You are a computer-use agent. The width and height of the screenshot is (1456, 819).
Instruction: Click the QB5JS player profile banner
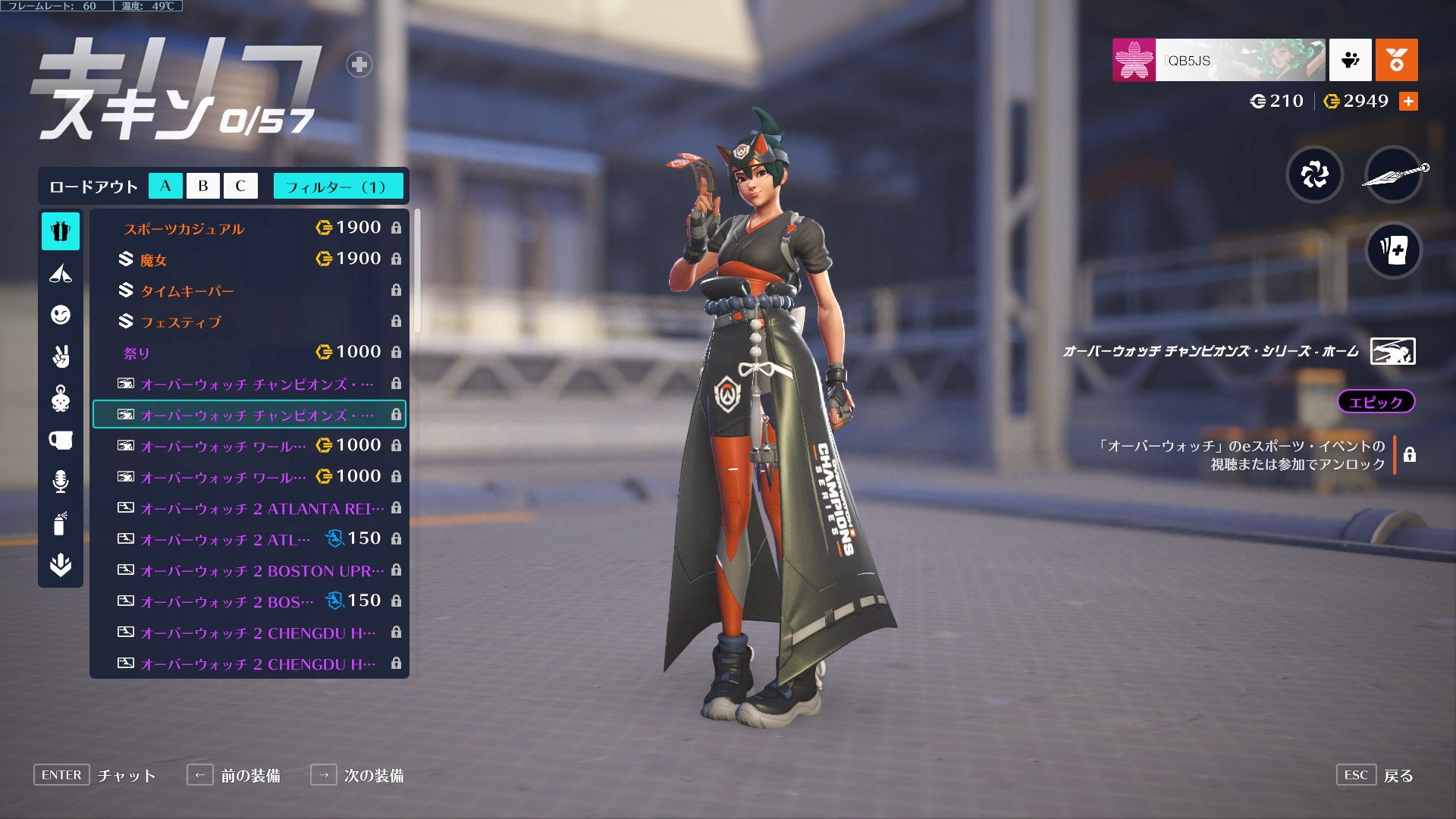tap(1219, 60)
